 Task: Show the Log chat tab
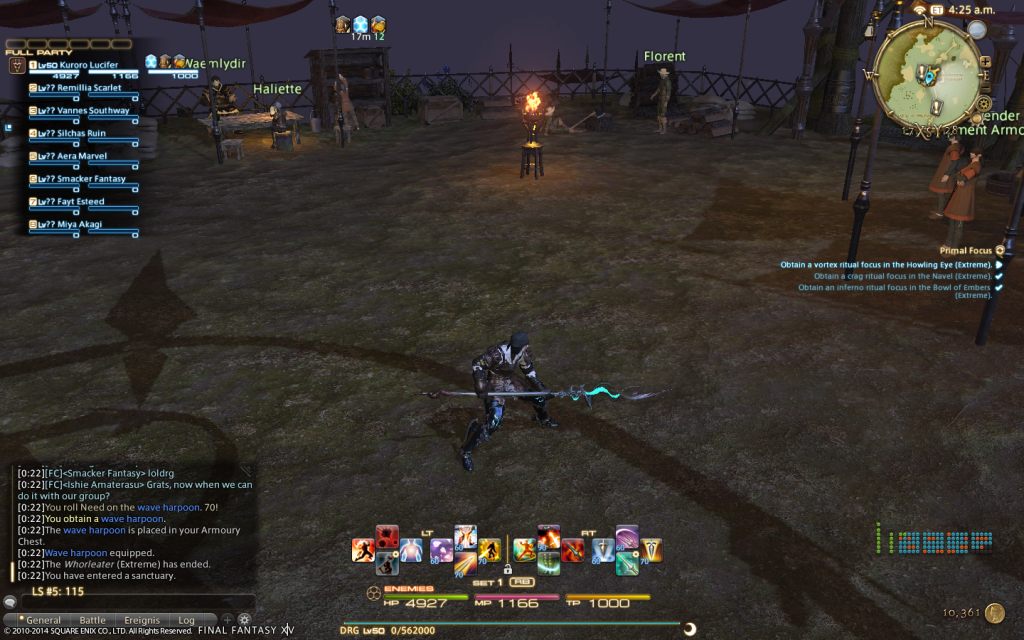[187, 620]
